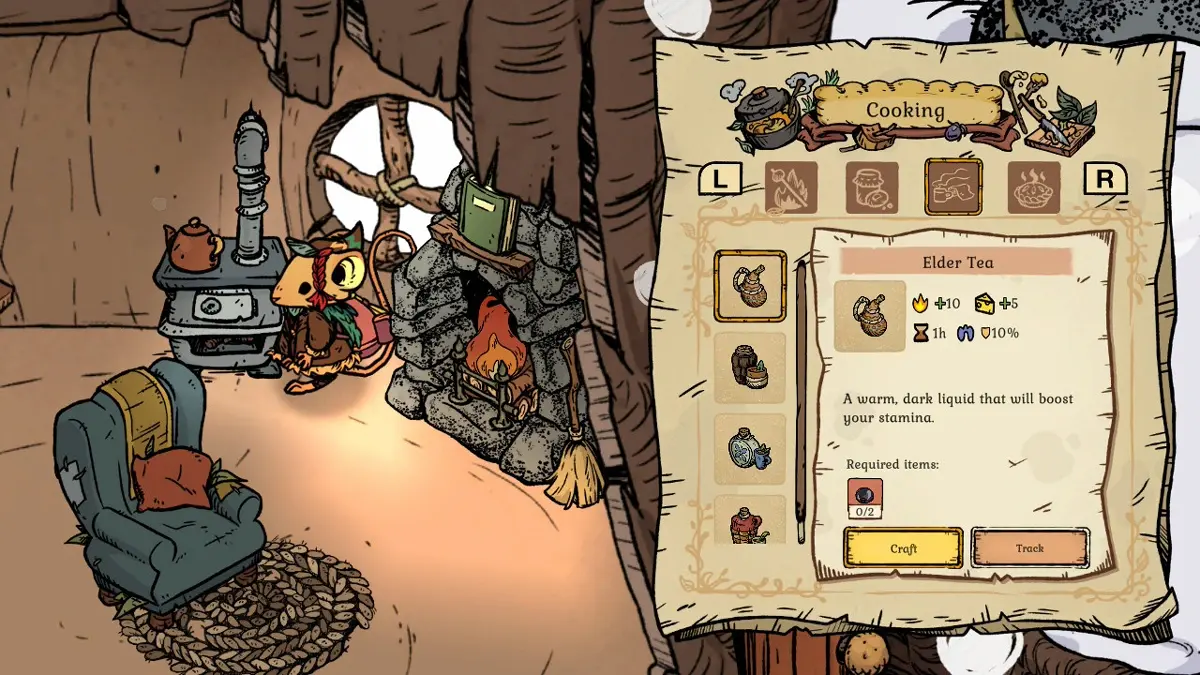Switch to the campfire roasting tab
Viewport: 1200px width, 675px height.
(791, 187)
